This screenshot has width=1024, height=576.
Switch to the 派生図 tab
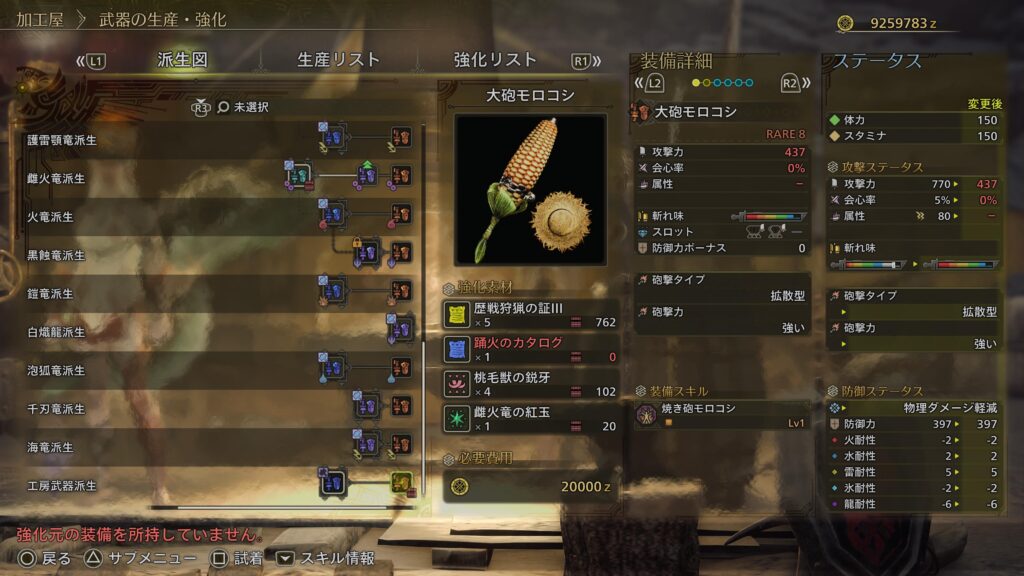point(182,60)
